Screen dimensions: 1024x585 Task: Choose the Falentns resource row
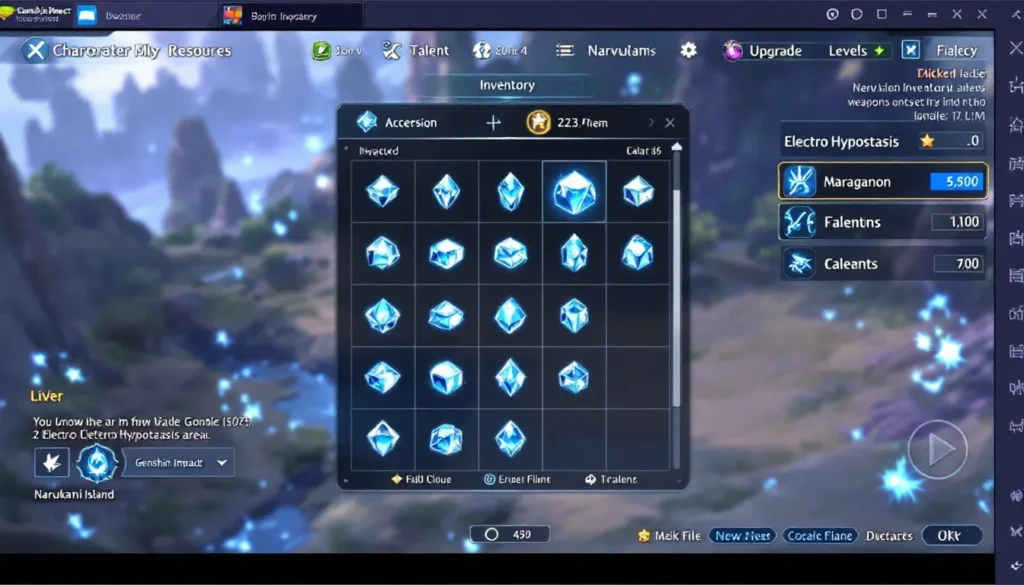pyautogui.click(x=882, y=222)
